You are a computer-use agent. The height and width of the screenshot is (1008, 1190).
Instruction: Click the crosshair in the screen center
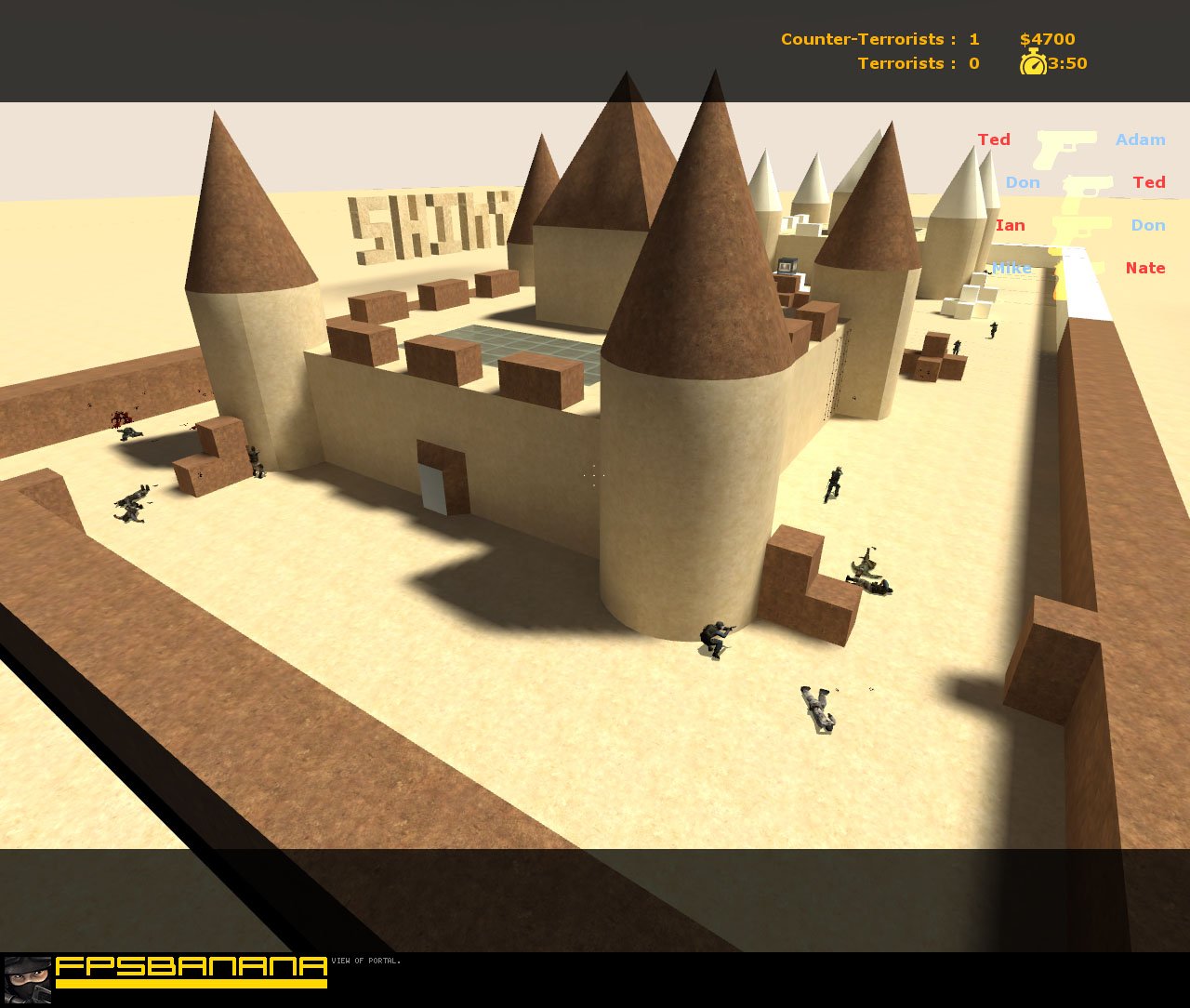(593, 475)
